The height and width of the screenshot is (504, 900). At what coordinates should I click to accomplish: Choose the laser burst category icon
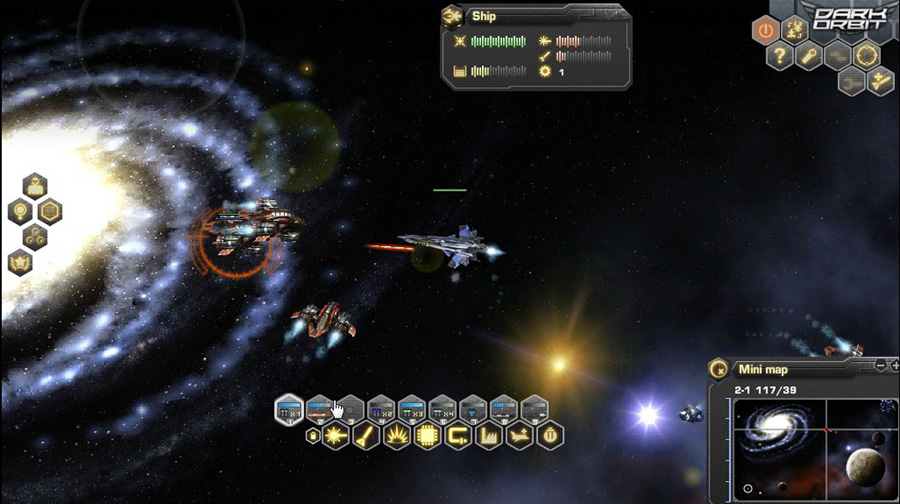point(335,436)
